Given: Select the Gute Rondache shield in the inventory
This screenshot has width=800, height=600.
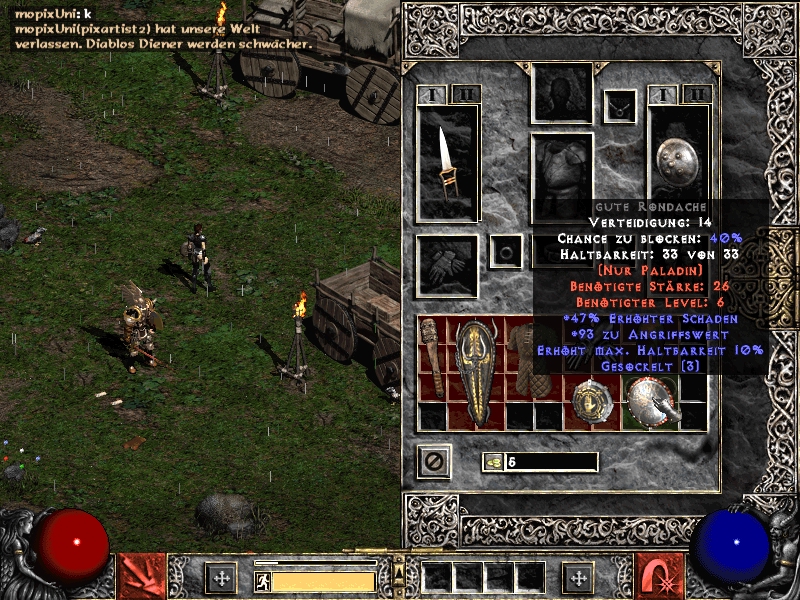Looking at the screenshot, I should (652, 400).
